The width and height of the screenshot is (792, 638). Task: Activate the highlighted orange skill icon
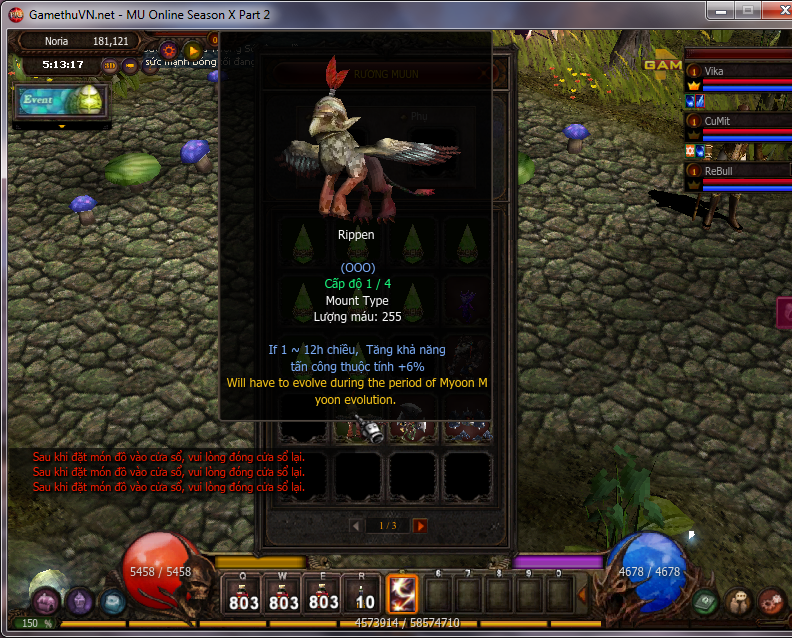(402, 594)
